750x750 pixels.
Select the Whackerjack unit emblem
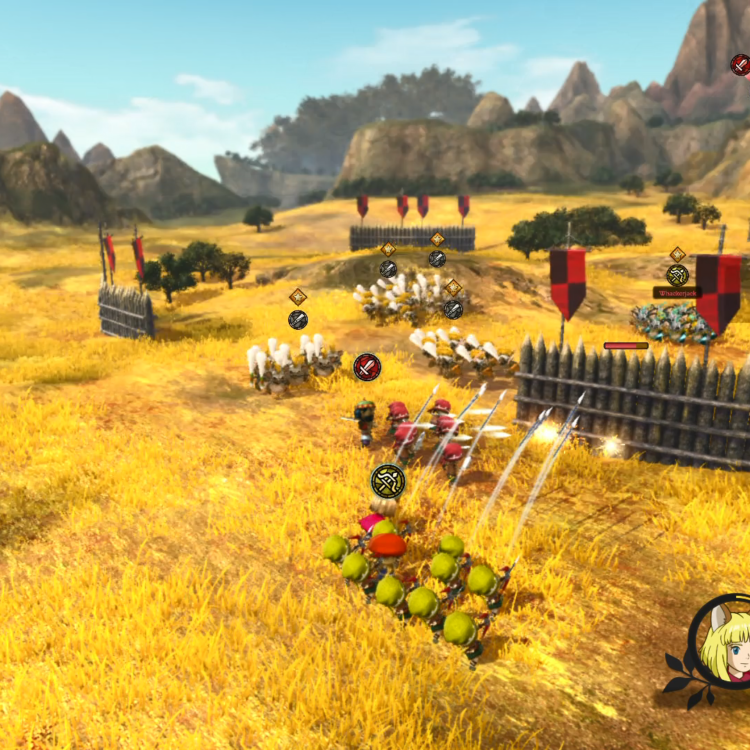pos(678,275)
